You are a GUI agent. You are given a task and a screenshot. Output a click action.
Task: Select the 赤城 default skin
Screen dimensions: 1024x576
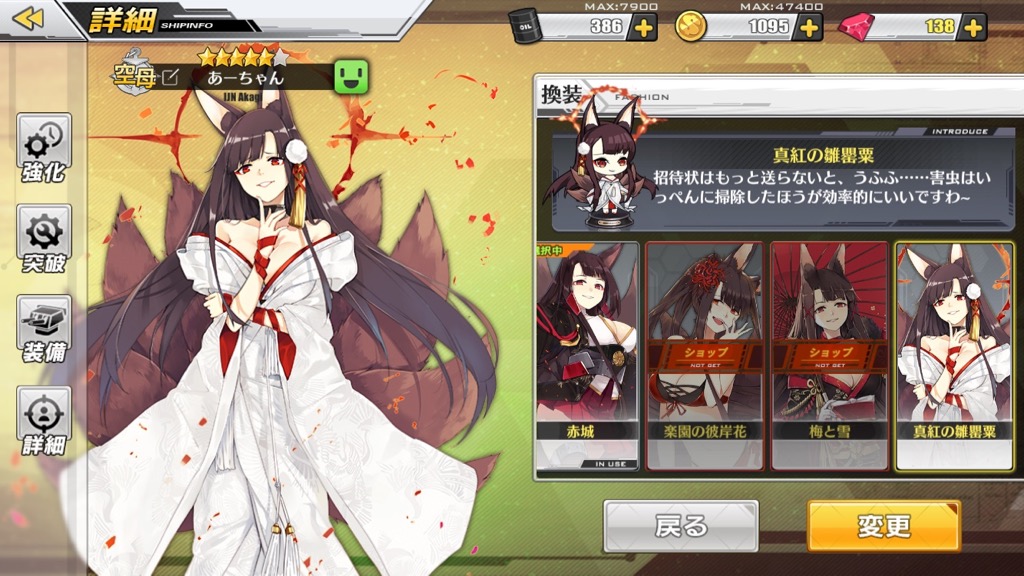[588, 356]
